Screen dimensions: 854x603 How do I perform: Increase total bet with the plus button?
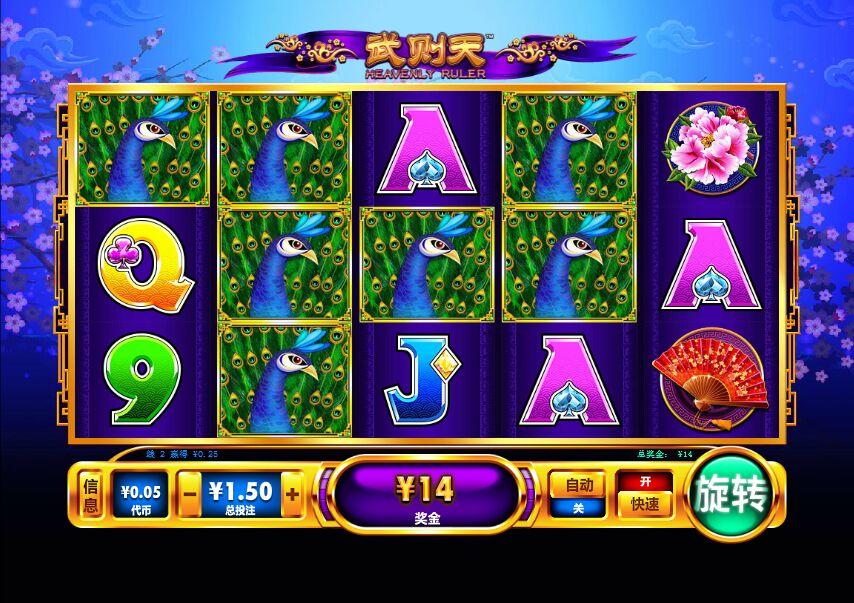[292, 494]
